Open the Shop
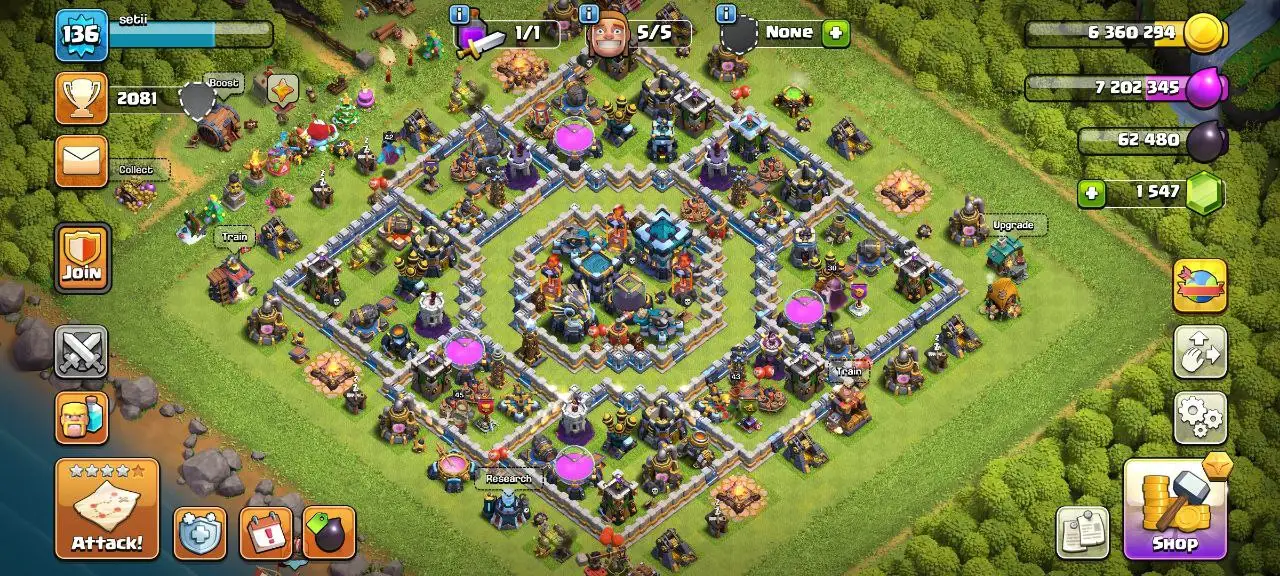The image size is (1280, 576). click(1174, 509)
